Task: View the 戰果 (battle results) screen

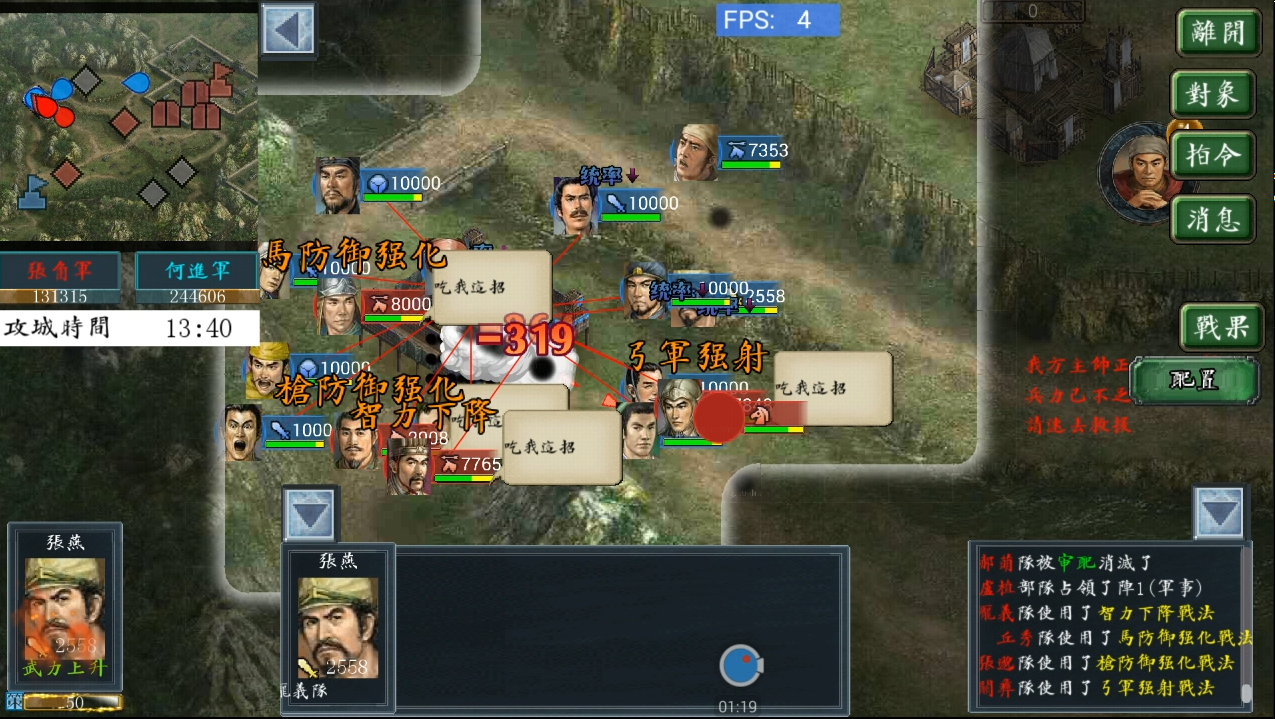Action: point(1221,327)
